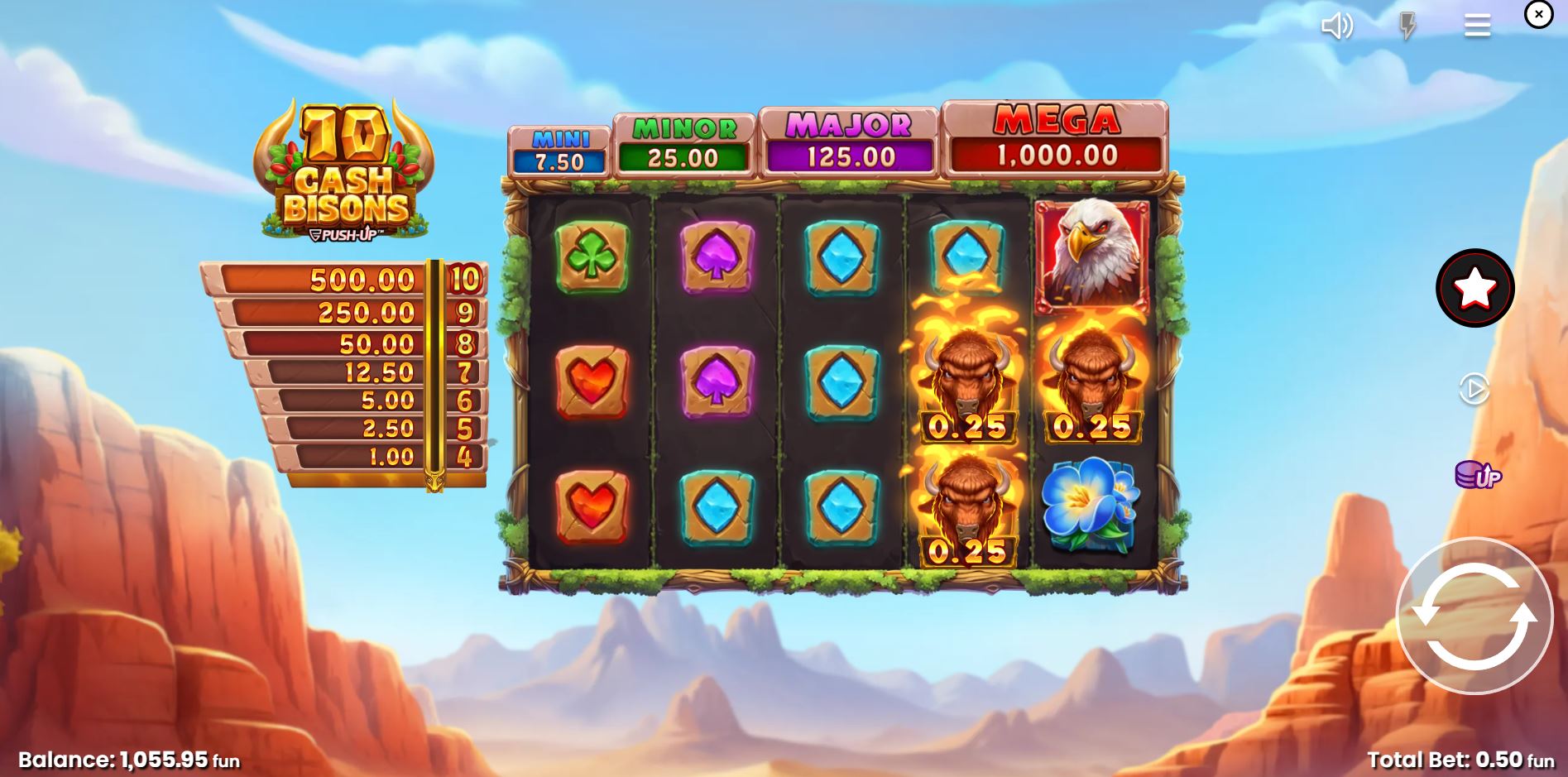Screen dimensions: 1568x777
Task: Click the MINOR 25.00 banner
Action: [x=683, y=145]
